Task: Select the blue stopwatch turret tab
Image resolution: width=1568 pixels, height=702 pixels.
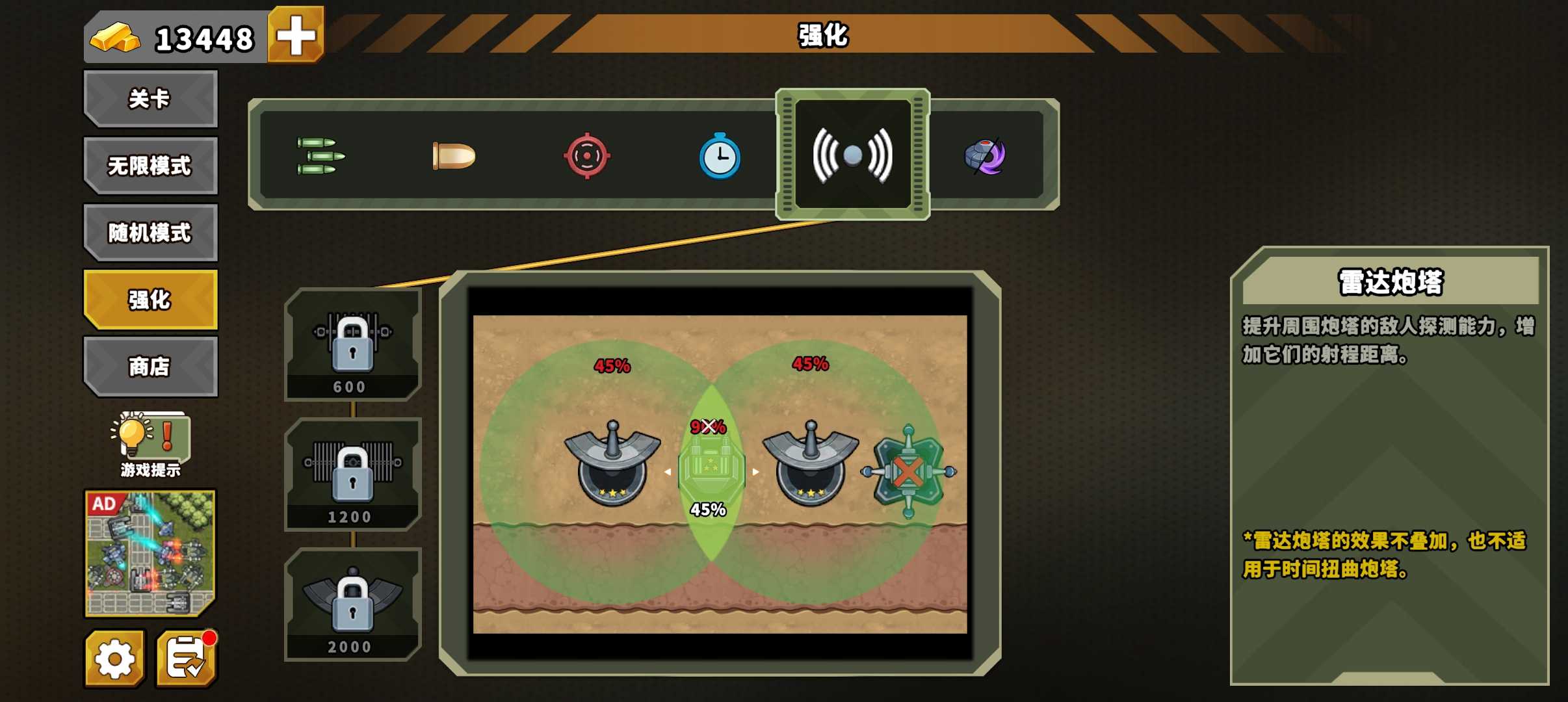Action: tap(720, 156)
